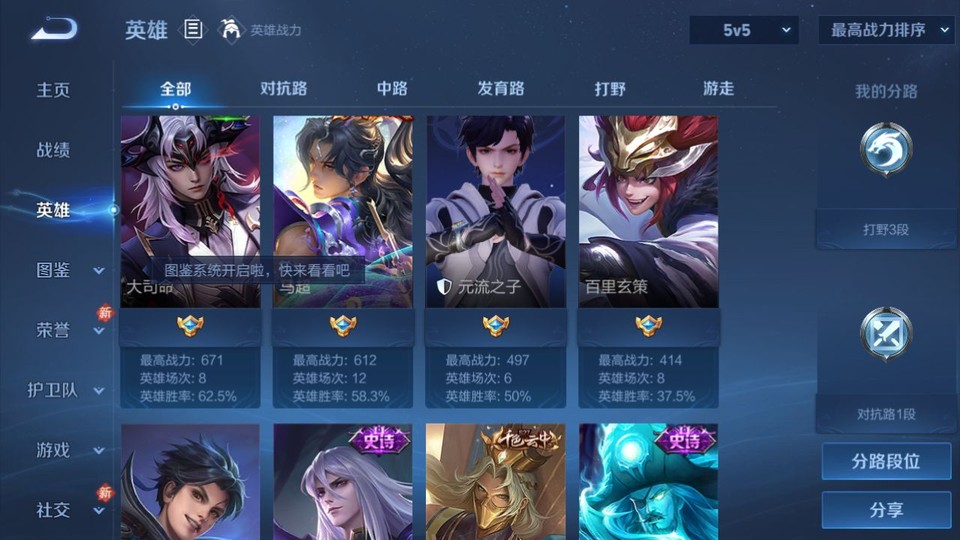This screenshot has height=540, width=960.
Task: Select the 游走 roaming tab
Action: 718,89
